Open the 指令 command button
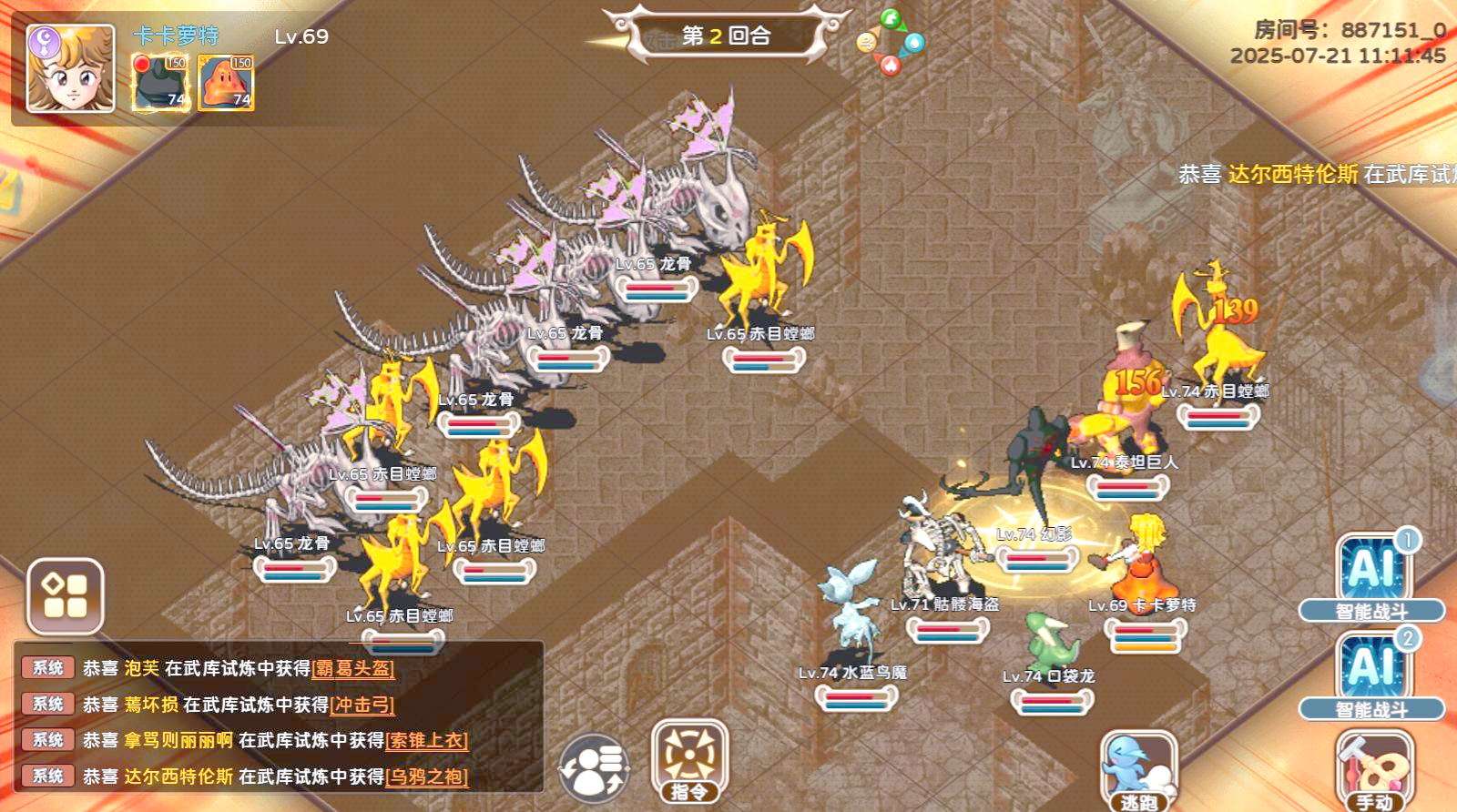The height and width of the screenshot is (812, 1457). click(689, 760)
